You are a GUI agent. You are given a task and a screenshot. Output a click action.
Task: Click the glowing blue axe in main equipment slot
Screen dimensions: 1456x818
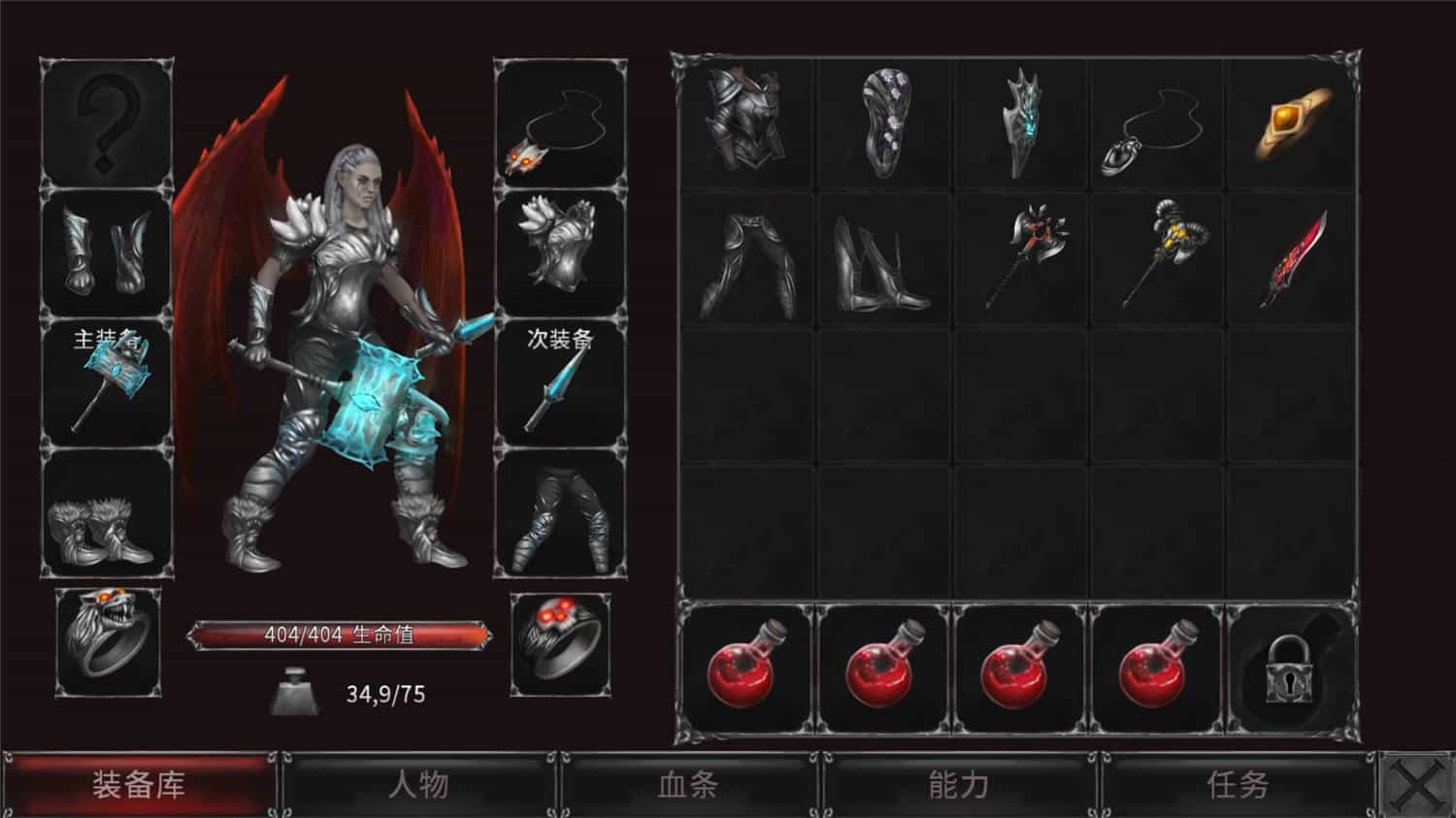[112, 378]
